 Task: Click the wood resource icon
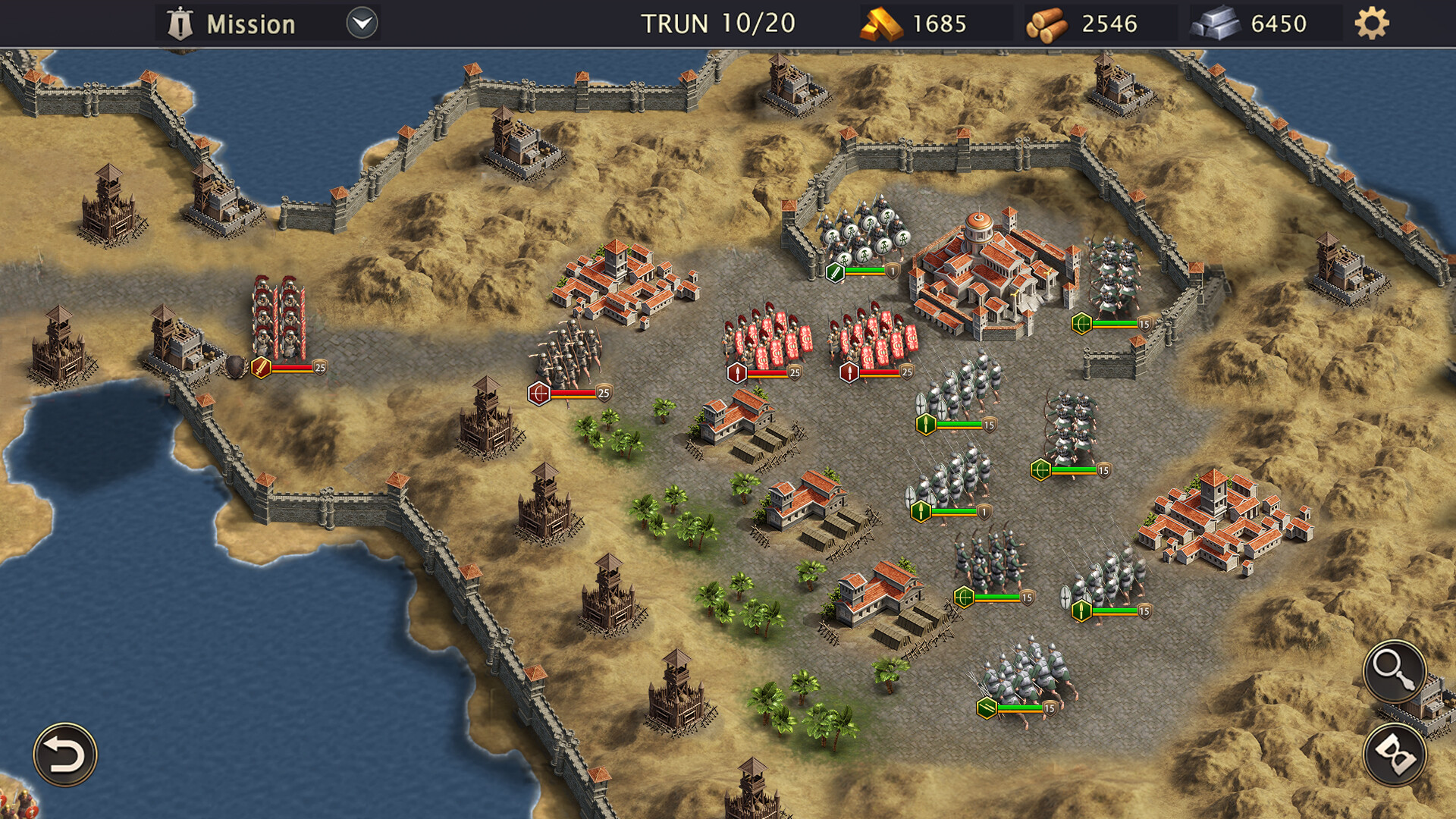pos(1049,23)
